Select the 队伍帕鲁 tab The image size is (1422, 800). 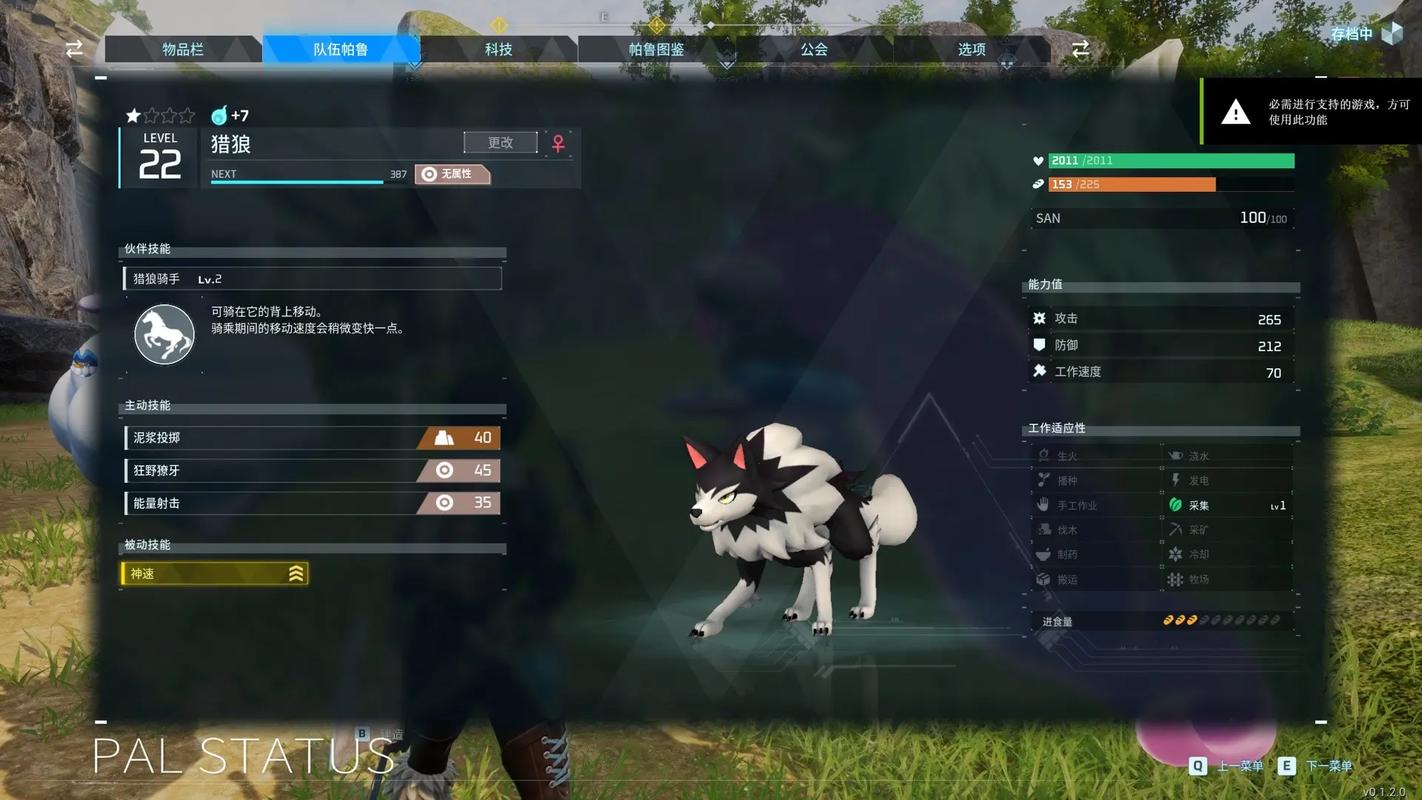tap(341, 49)
